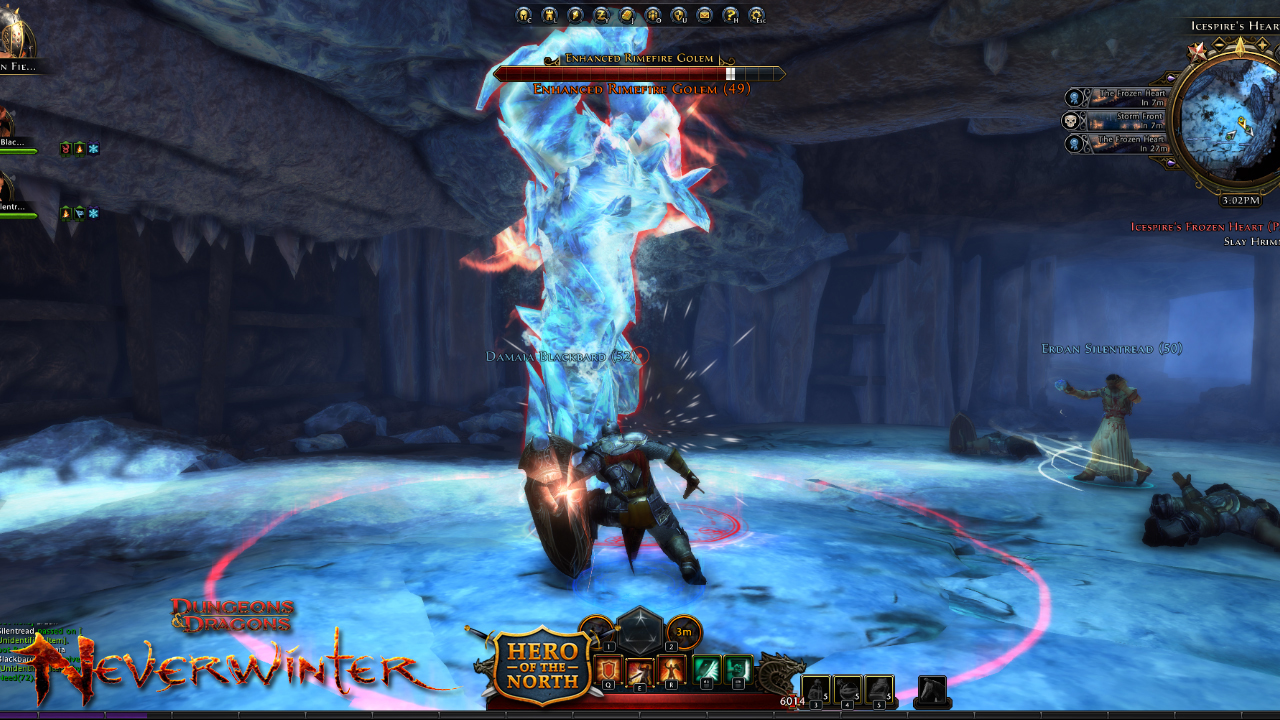The image size is (1280, 720).
Task: Use the healing potion in slot 3
Action: tap(818, 686)
